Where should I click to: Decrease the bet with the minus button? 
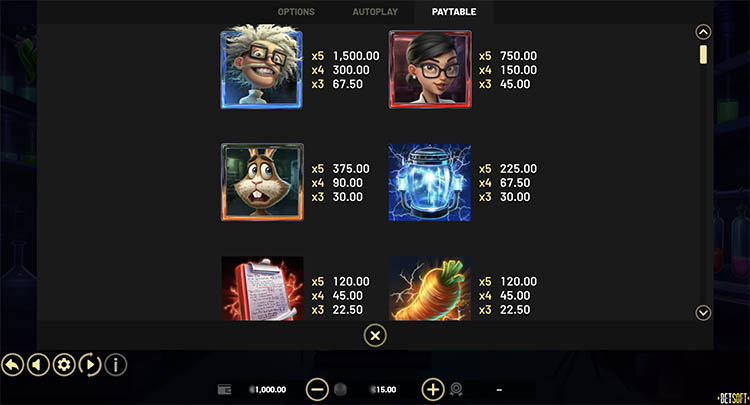[317, 389]
